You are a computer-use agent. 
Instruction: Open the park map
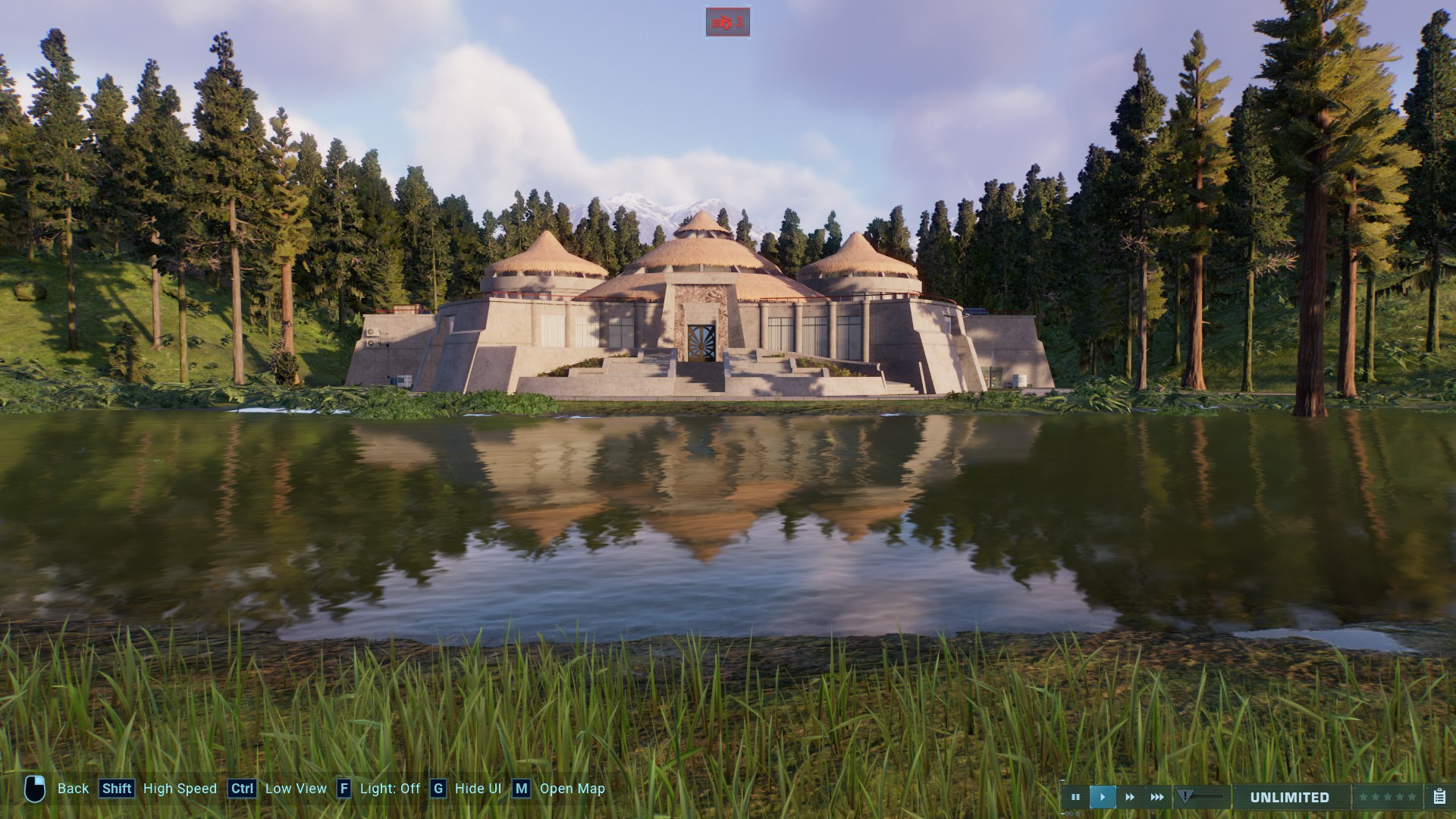[571, 789]
